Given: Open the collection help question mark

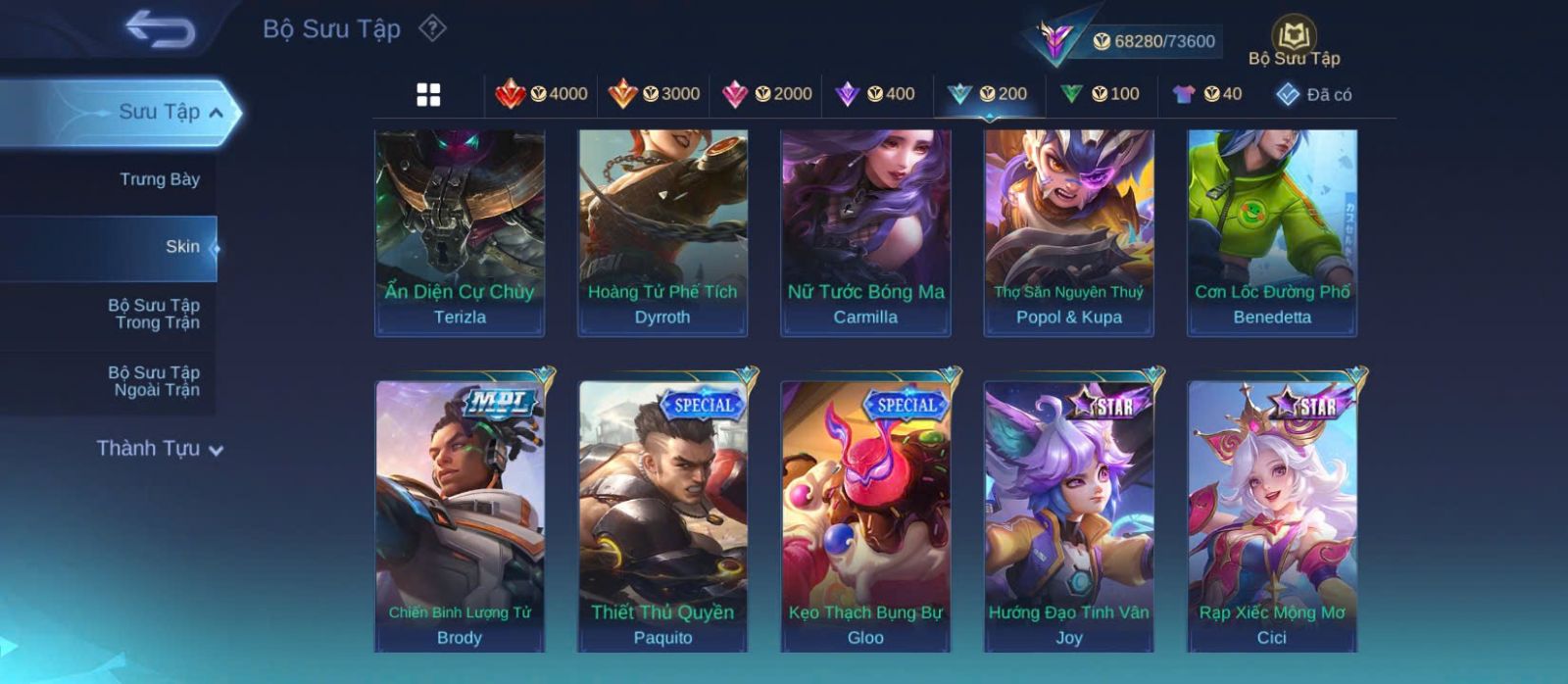Looking at the screenshot, I should point(432,28).
